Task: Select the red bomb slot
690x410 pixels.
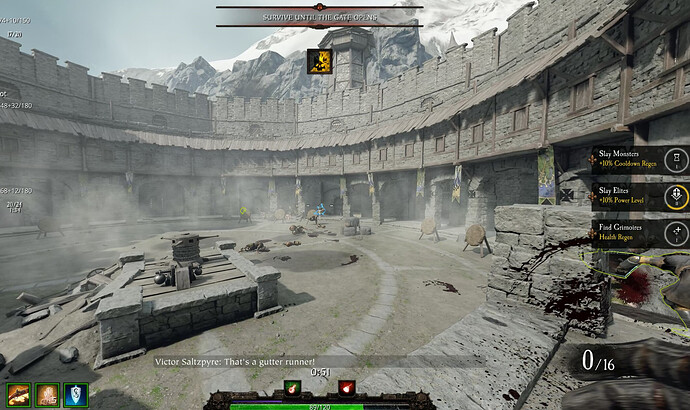Action: coord(346,387)
